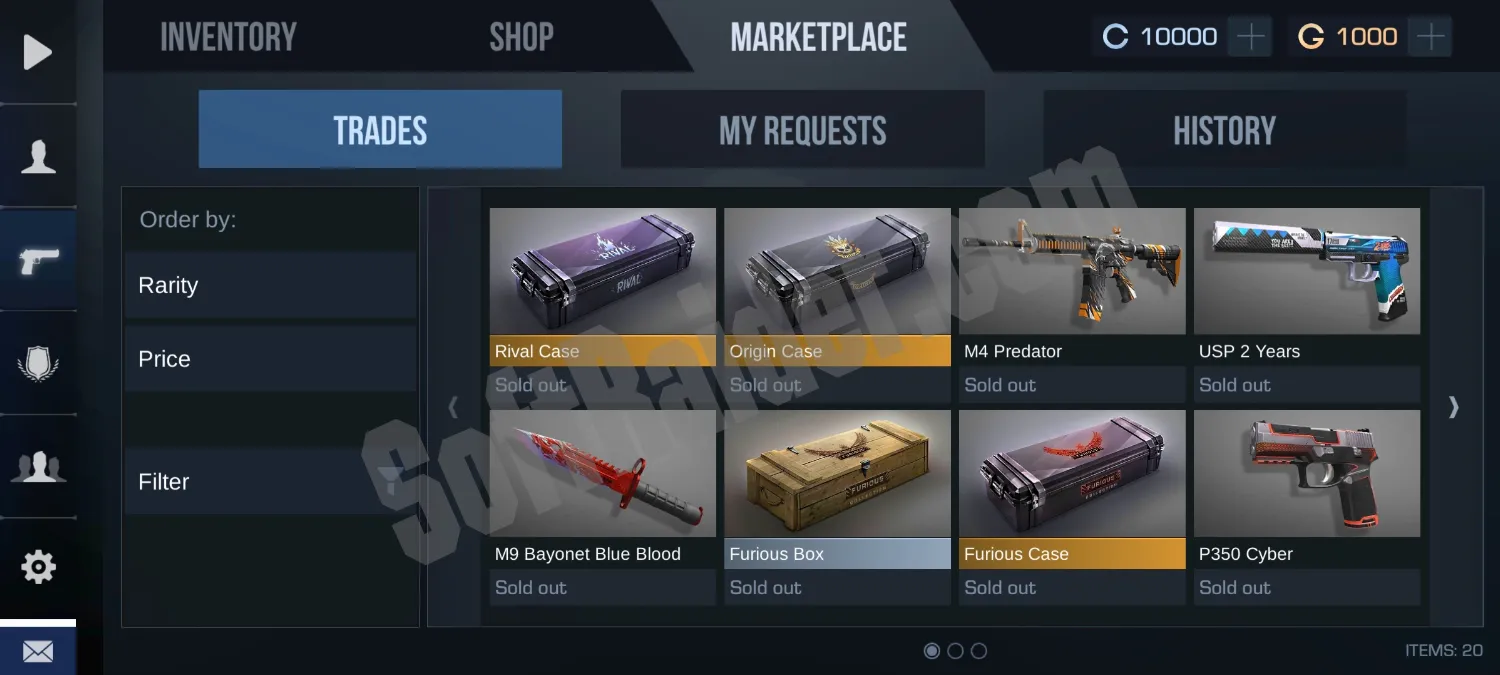Image resolution: width=1500 pixels, height=675 pixels.
Task: Open the Shop tab
Action: pos(521,38)
